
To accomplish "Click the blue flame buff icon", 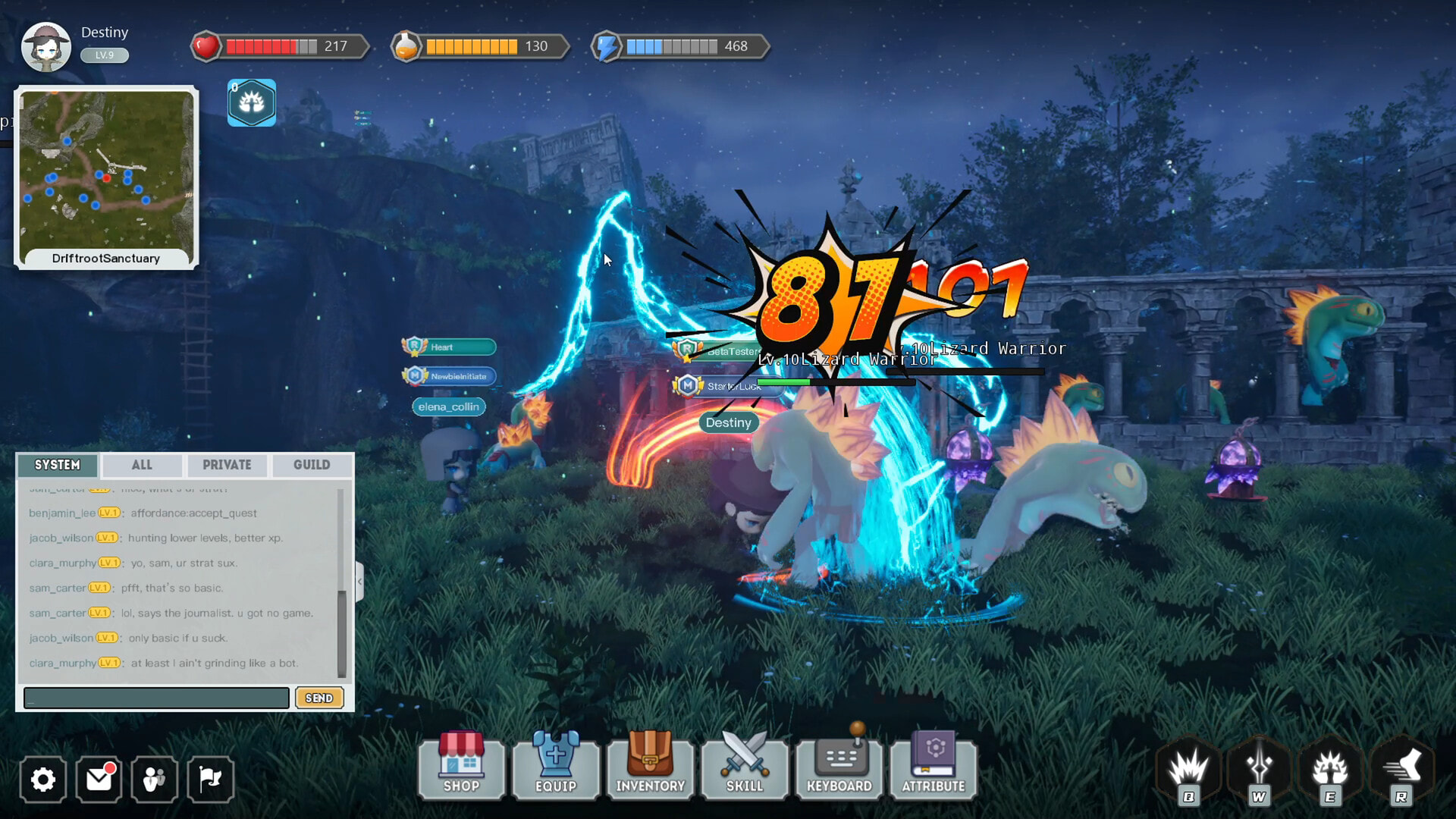I will point(252,103).
